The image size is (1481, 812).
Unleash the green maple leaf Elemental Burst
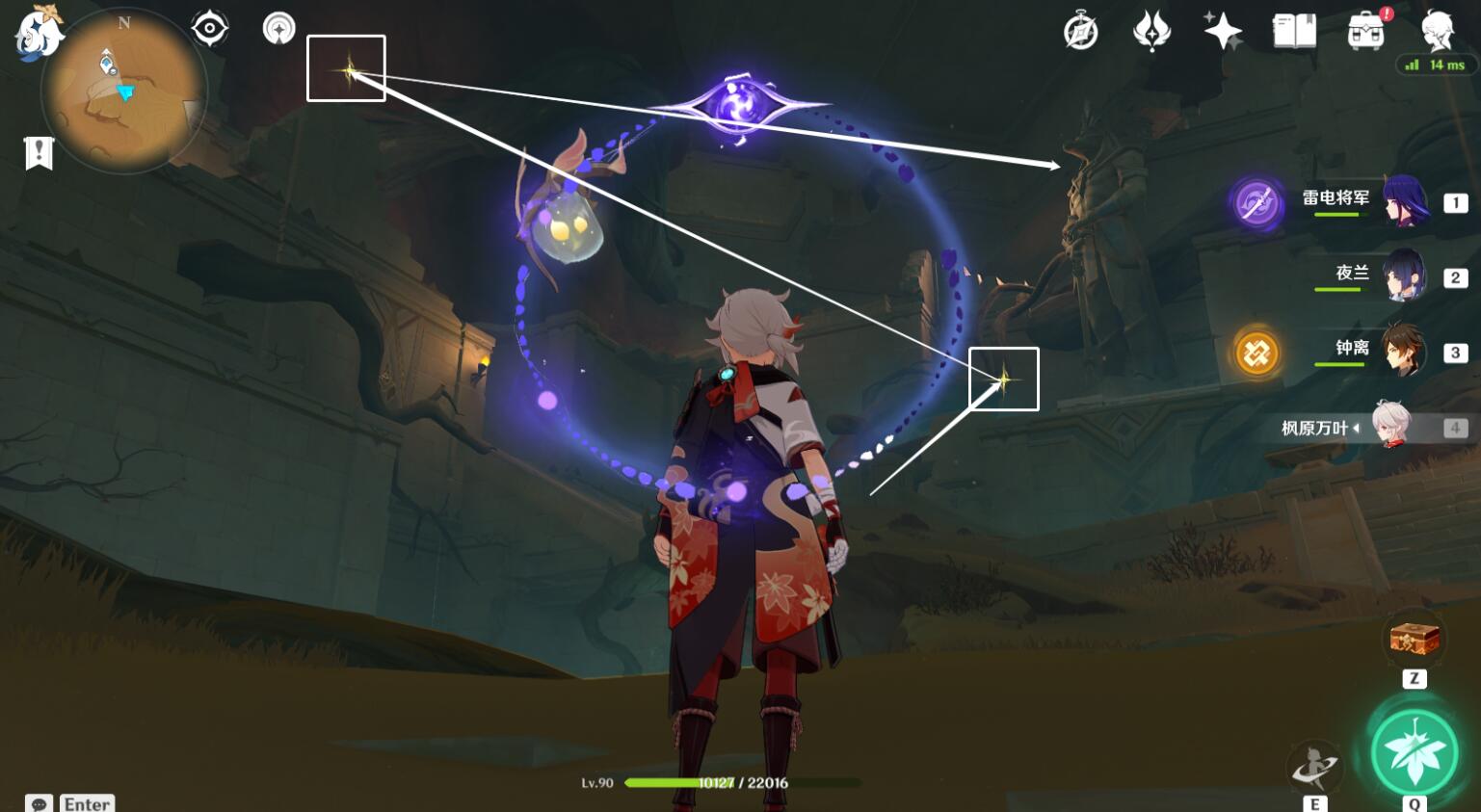coord(1415,753)
